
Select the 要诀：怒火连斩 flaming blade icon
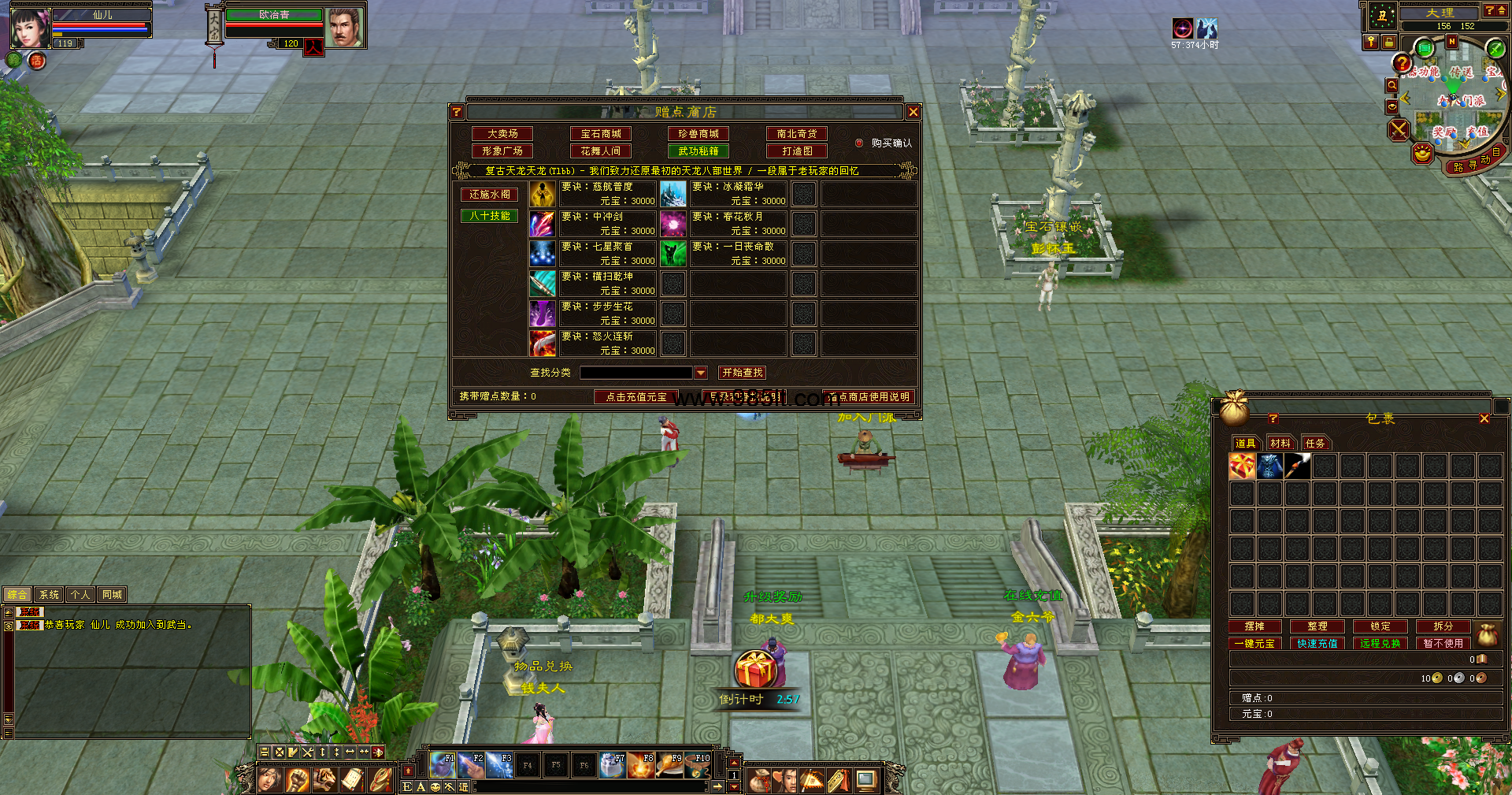click(x=543, y=344)
